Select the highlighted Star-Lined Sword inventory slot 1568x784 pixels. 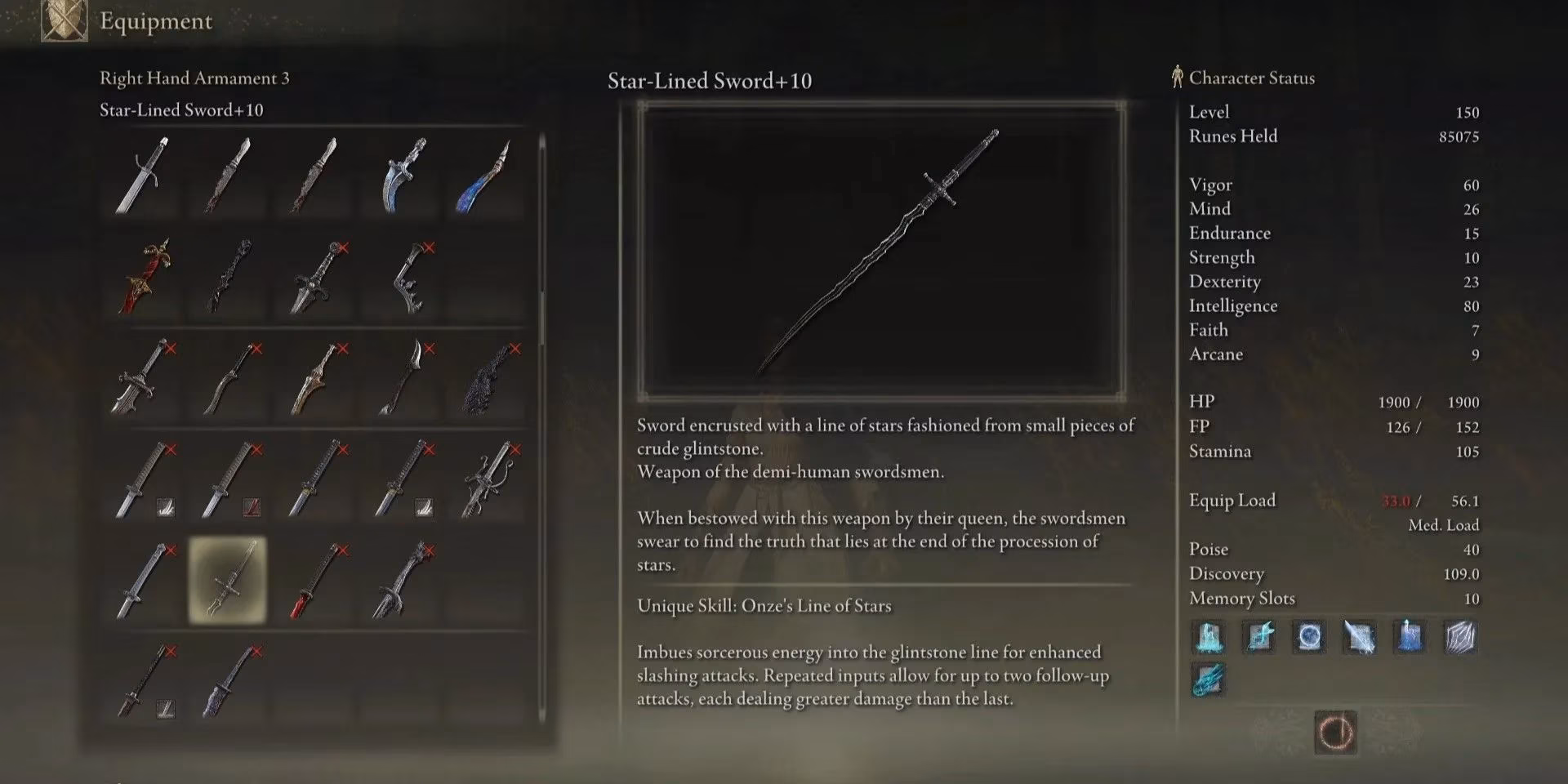pyautogui.click(x=226, y=578)
